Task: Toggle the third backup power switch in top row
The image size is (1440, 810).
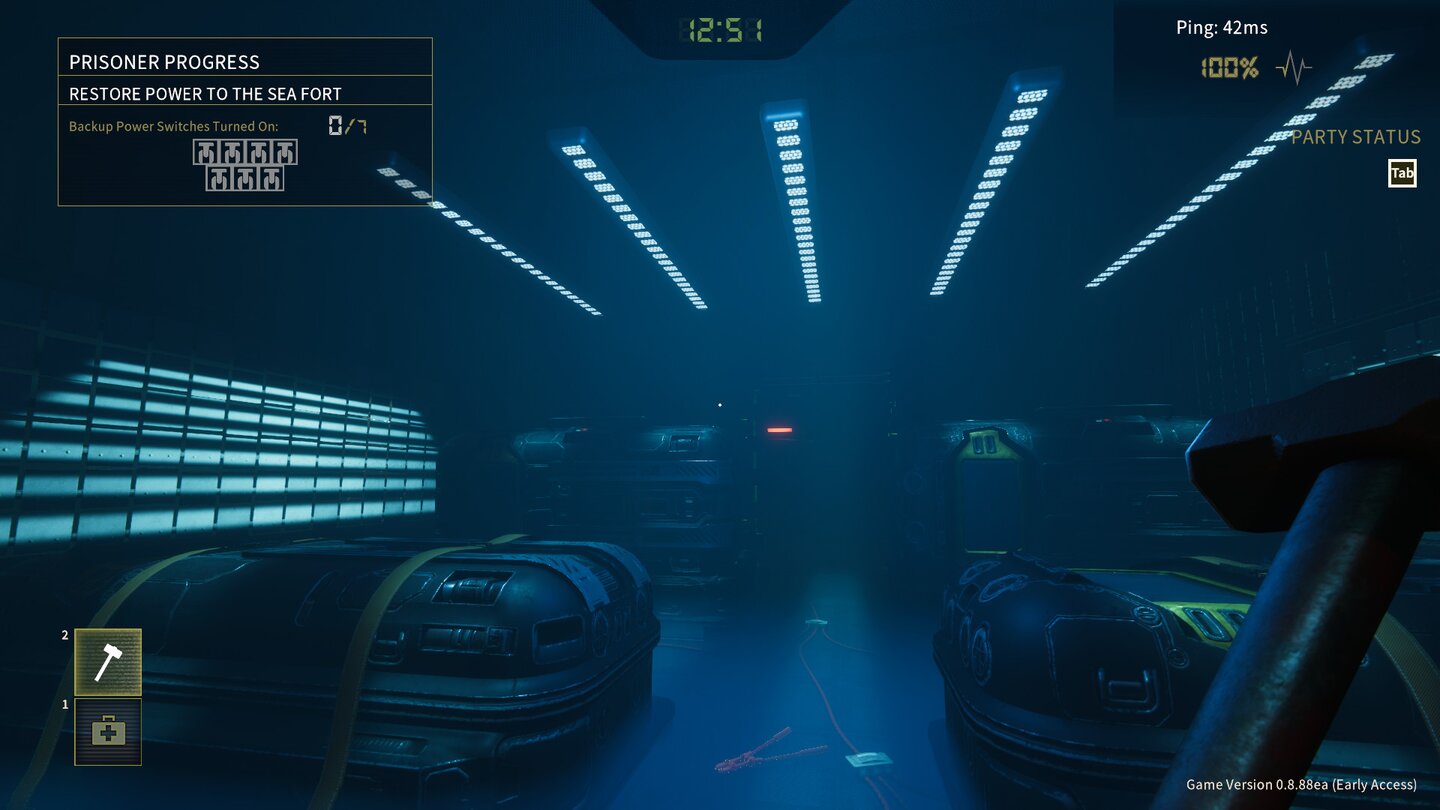Action: click(257, 152)
